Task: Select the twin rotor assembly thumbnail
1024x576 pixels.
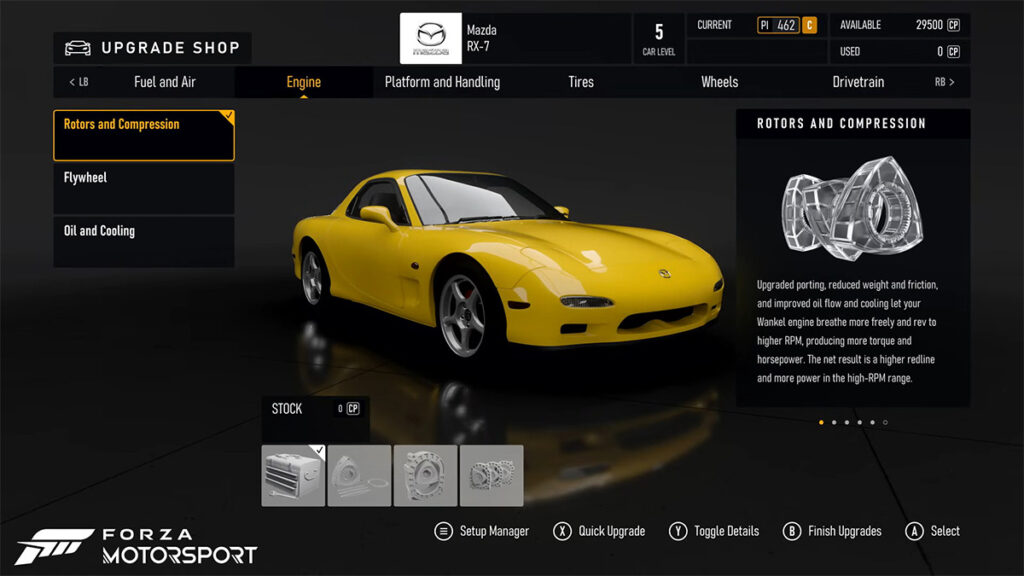Action: pos(491,476)
